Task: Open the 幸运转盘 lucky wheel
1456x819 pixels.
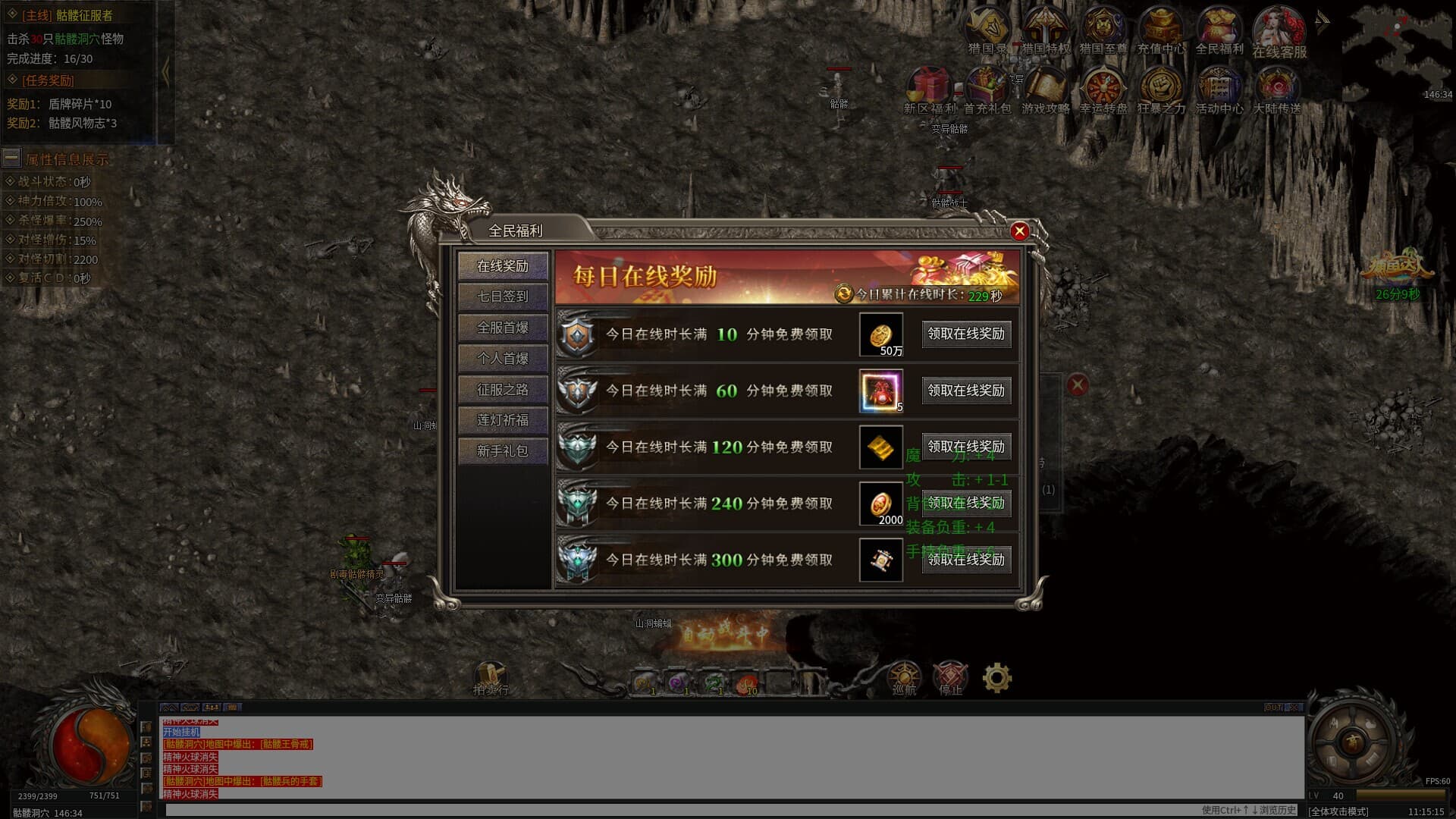Action: tap(1103, 89)
